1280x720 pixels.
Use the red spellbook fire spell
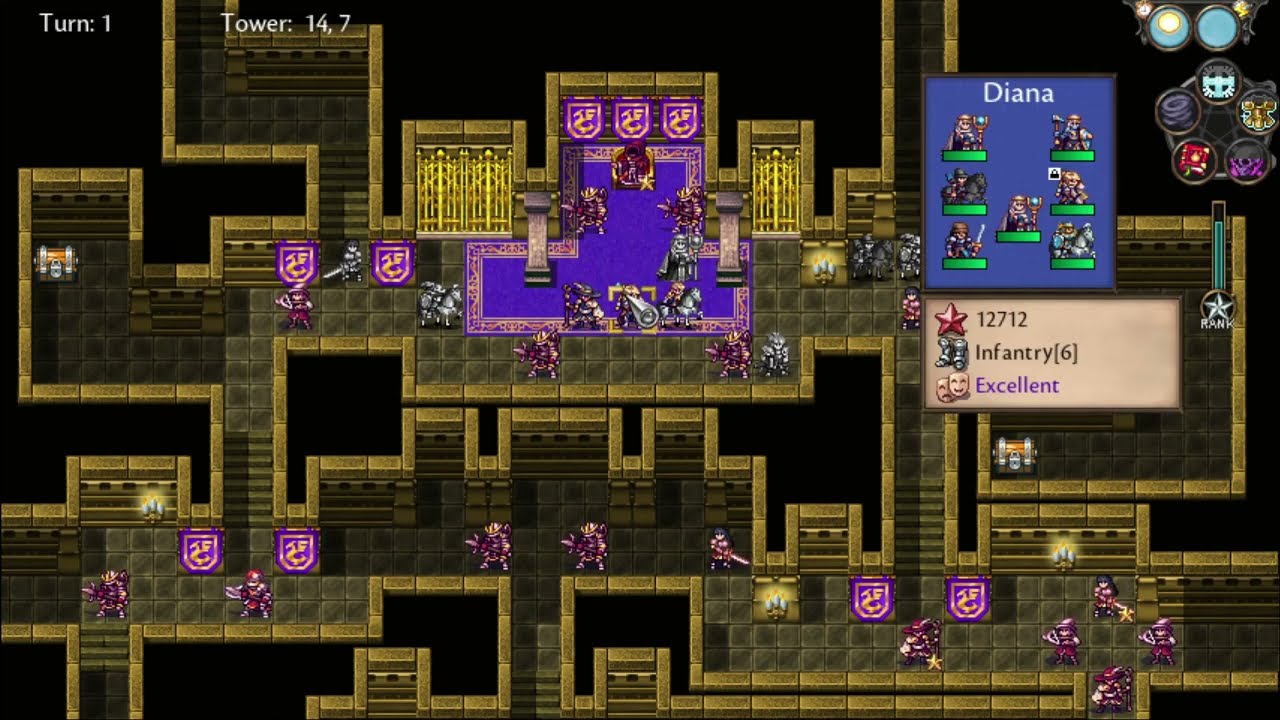point(1193,158)
